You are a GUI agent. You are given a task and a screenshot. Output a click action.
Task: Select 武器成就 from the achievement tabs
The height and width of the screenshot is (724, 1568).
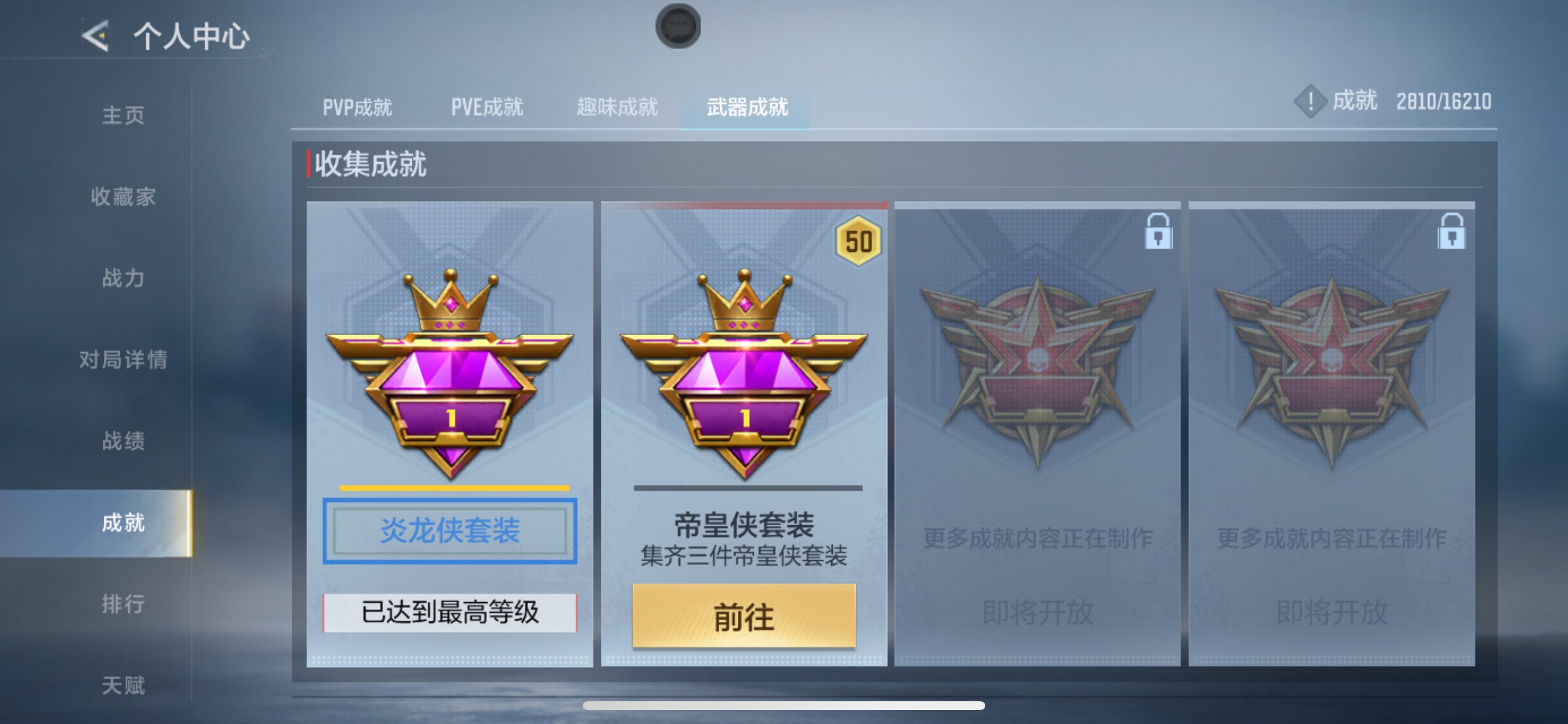747,107
